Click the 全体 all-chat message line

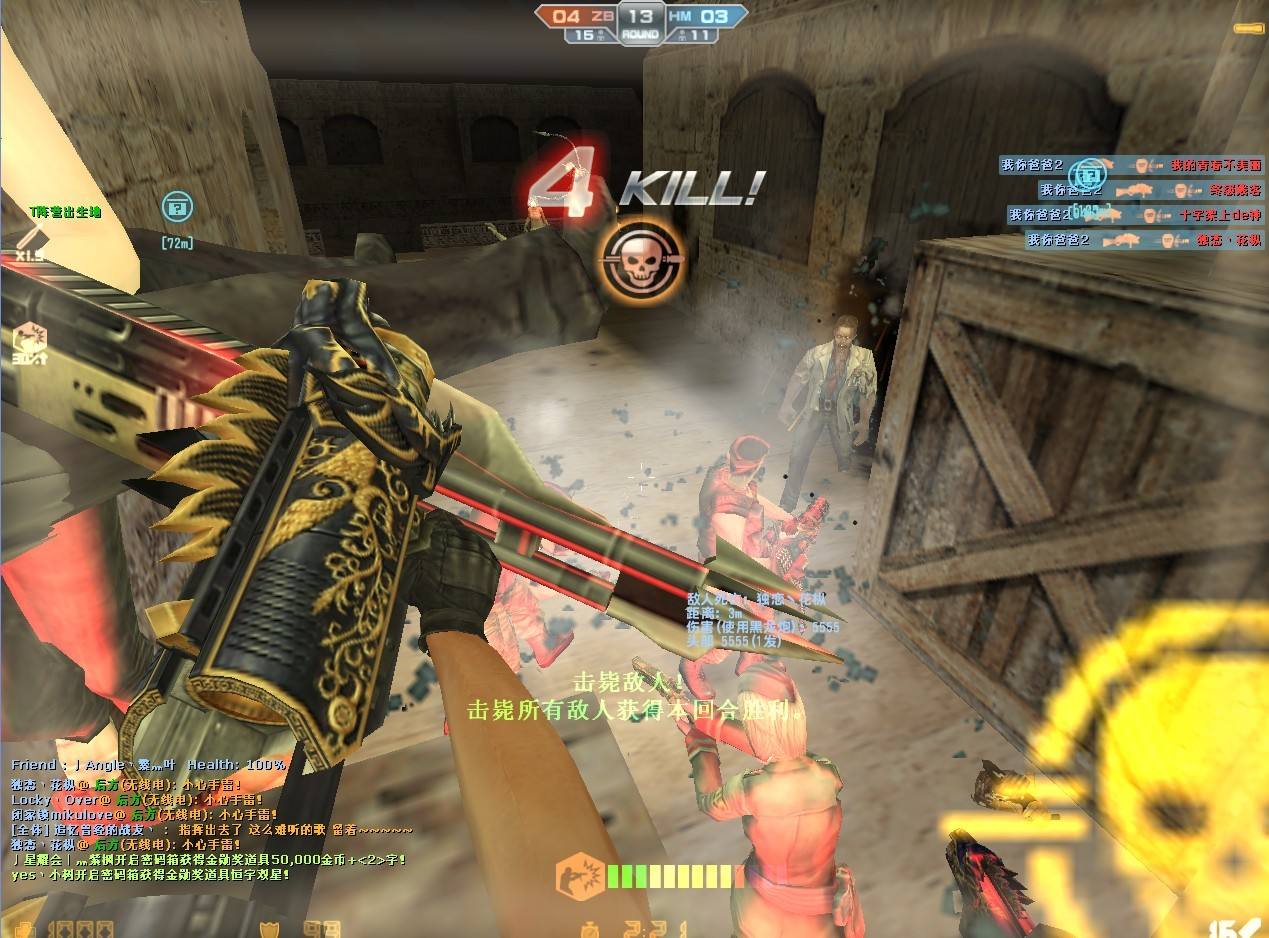pos(211,830)
